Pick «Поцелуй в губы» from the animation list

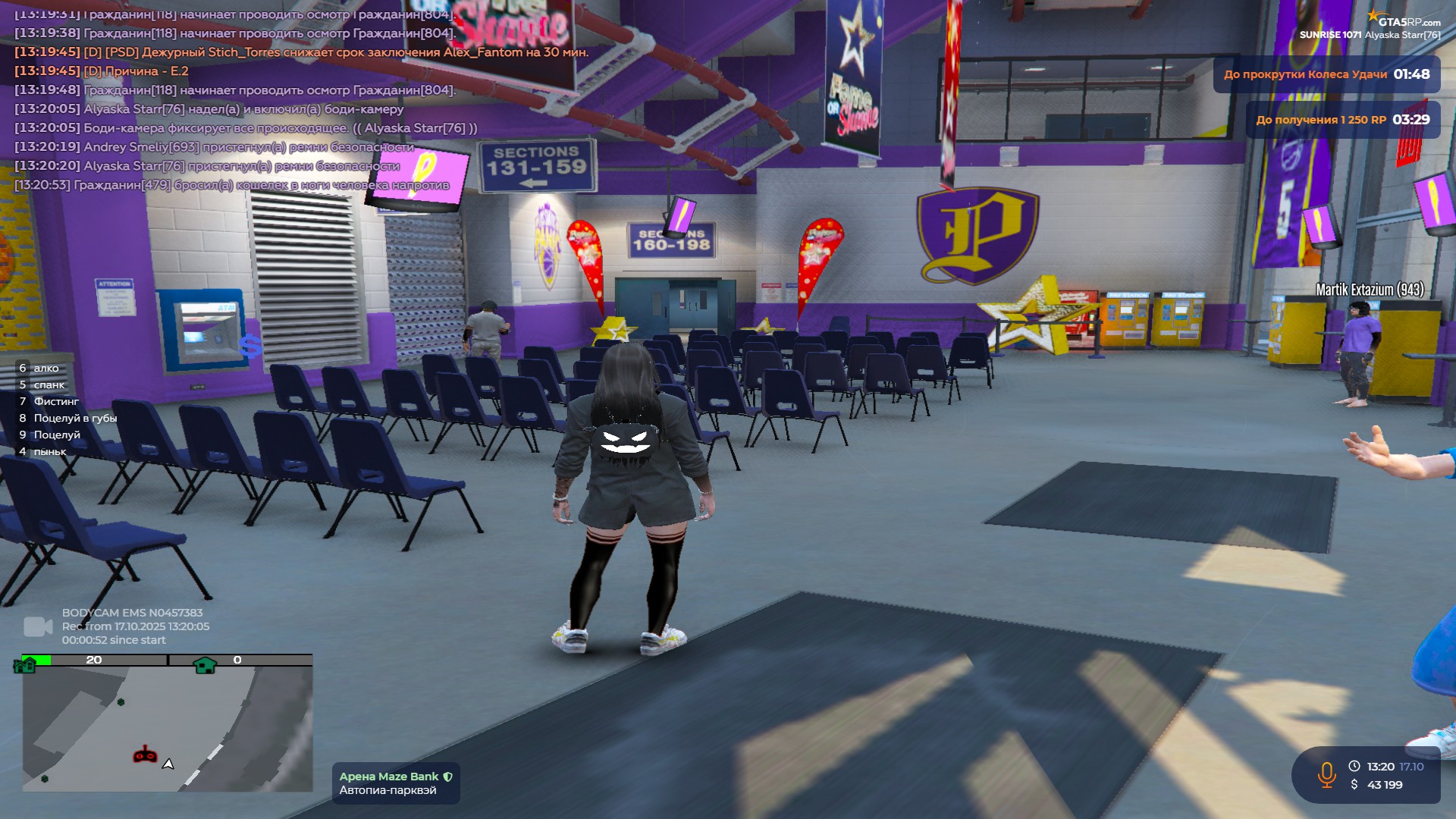pos(74,418)
